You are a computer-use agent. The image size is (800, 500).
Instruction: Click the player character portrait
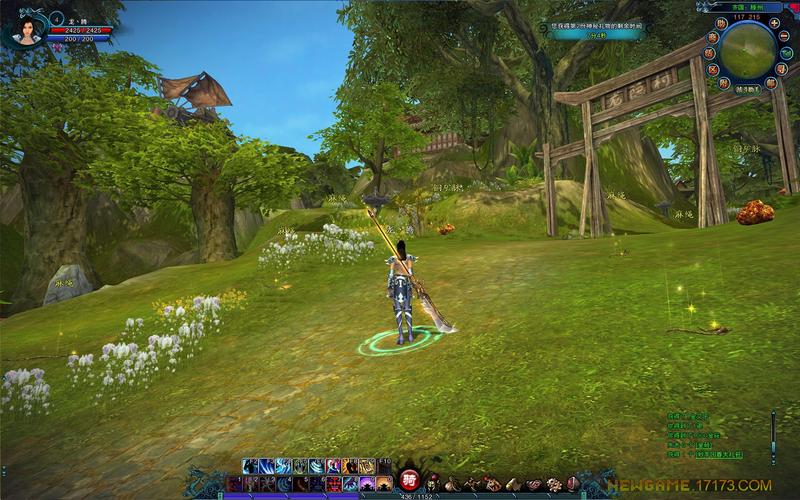point(27,28)
